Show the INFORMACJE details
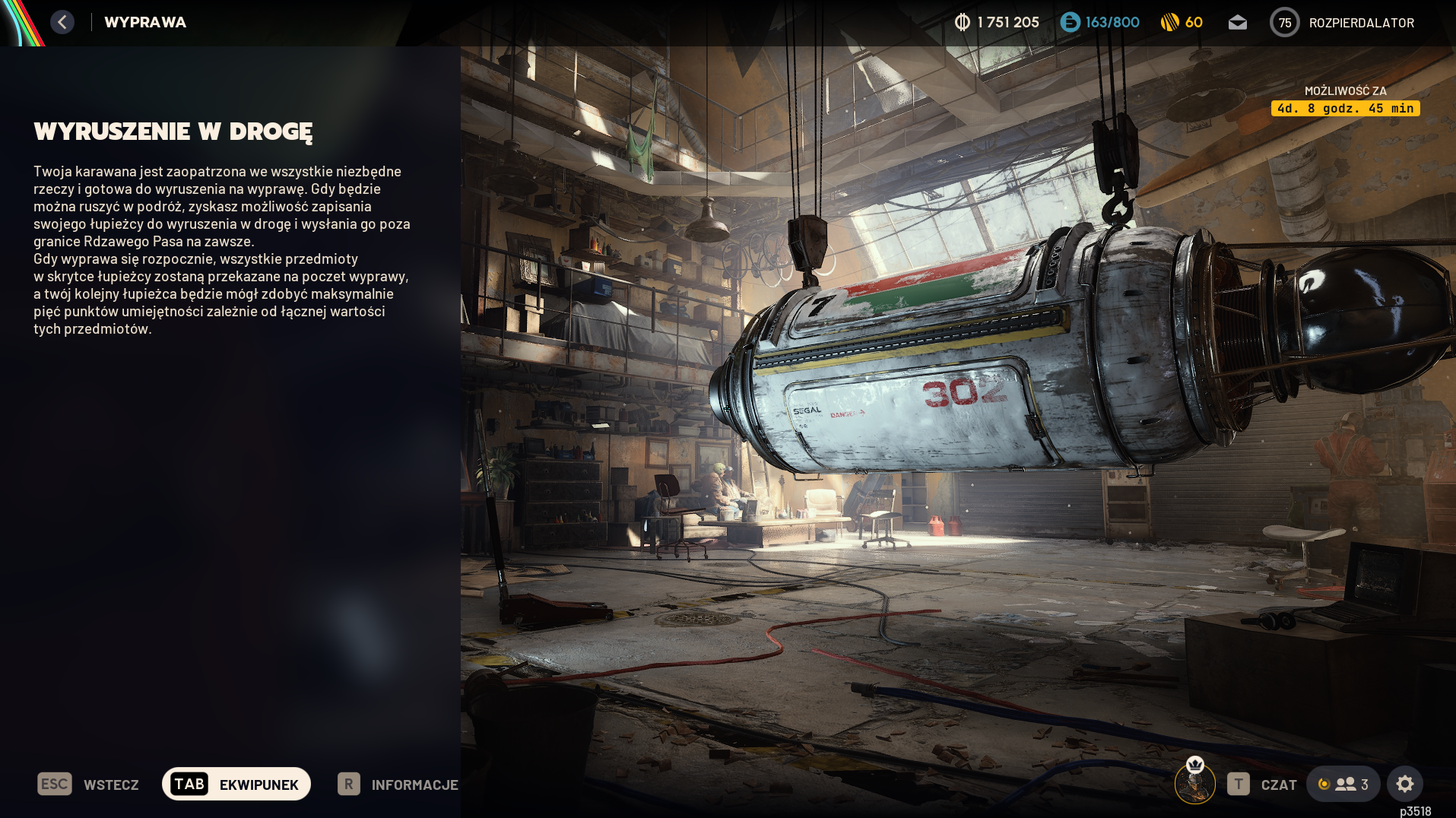 coord(398,785)
